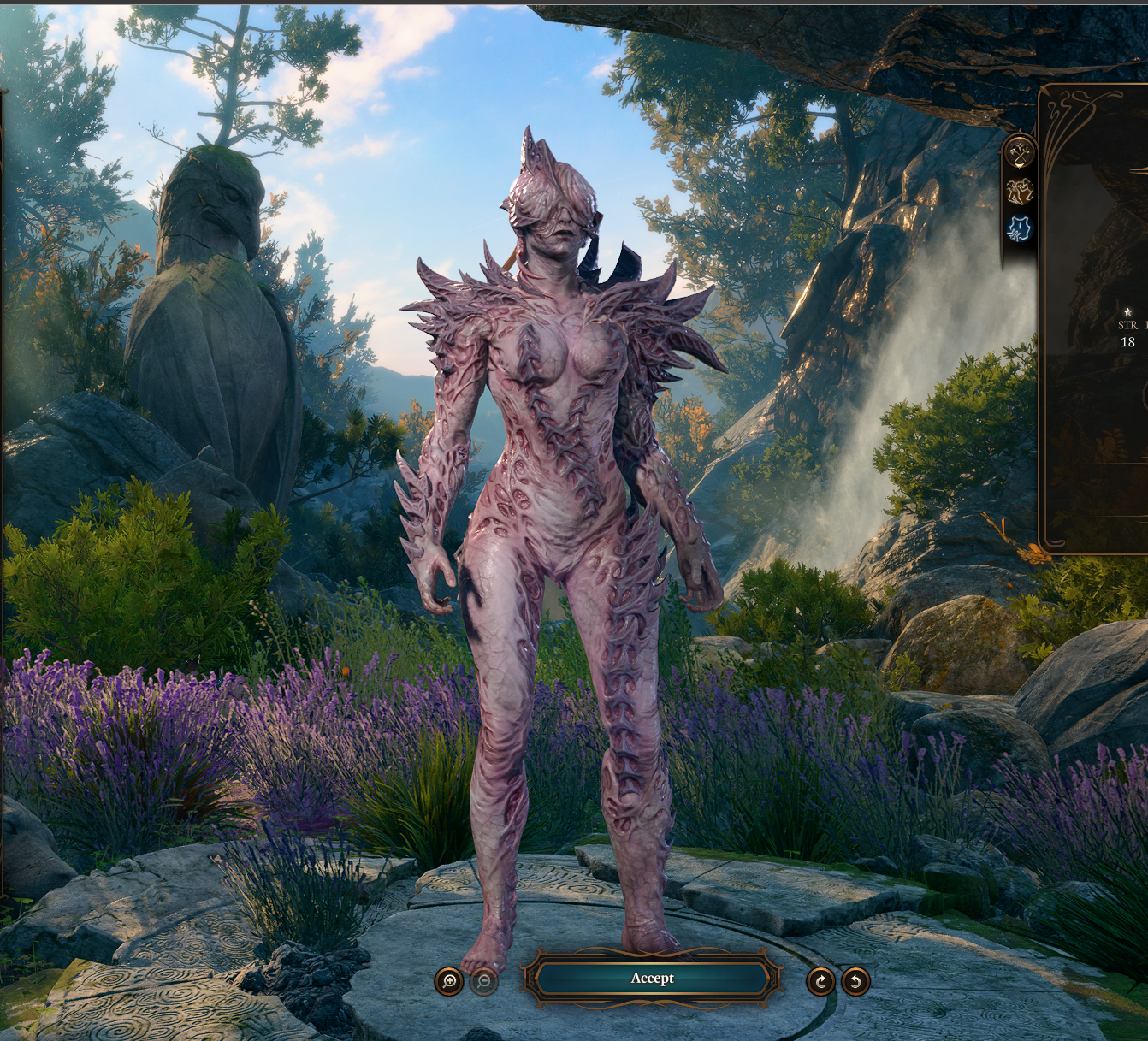Zoom in on the character model
1148x1041 pixels.
click(449, 981)
